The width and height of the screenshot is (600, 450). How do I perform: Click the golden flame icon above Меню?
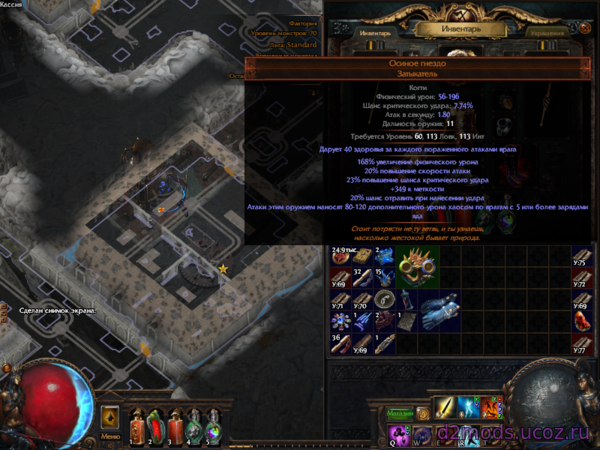[x=110, y=415]
